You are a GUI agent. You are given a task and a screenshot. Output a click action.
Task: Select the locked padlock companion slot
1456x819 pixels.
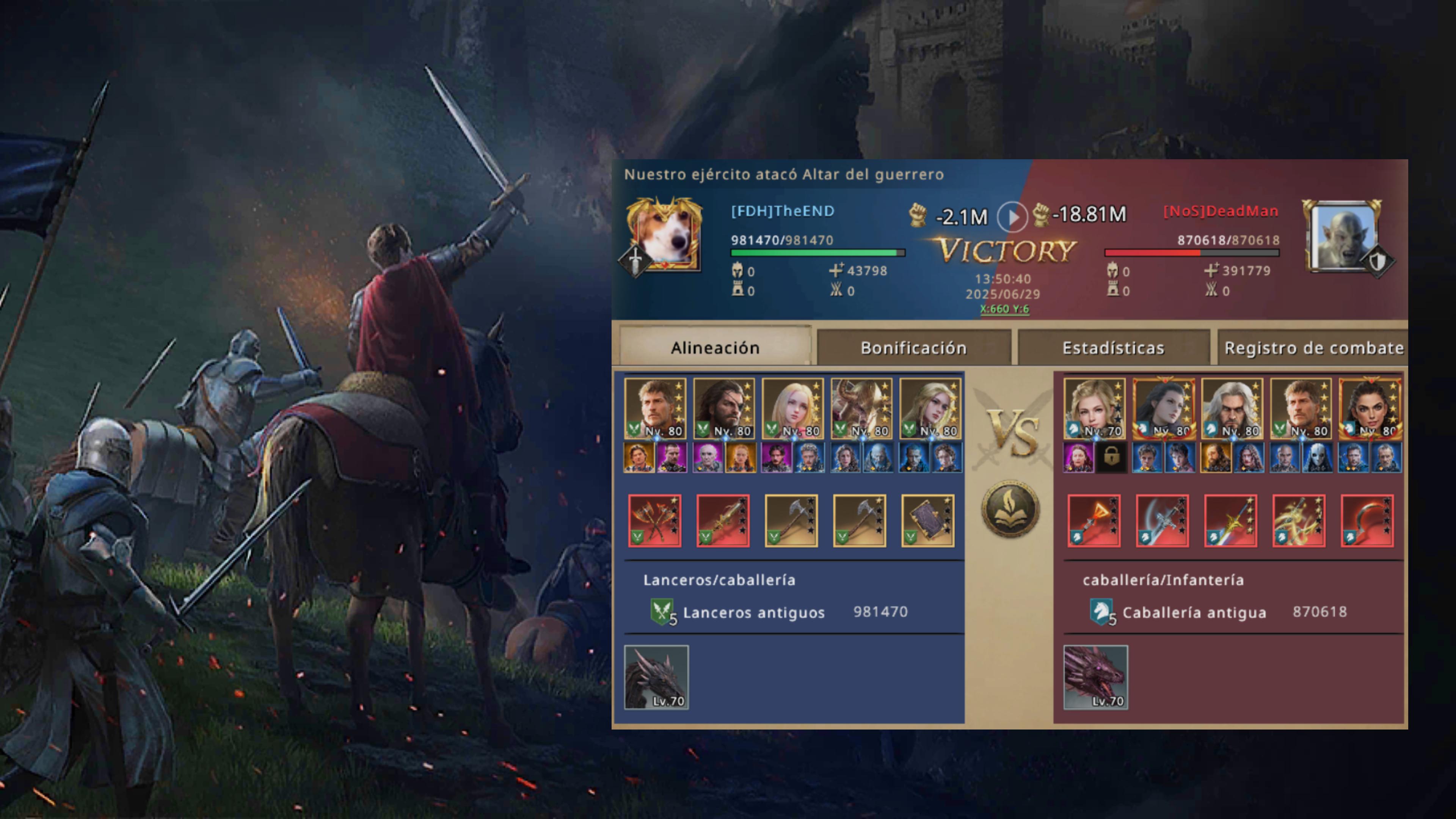(x=1111, y=457)
